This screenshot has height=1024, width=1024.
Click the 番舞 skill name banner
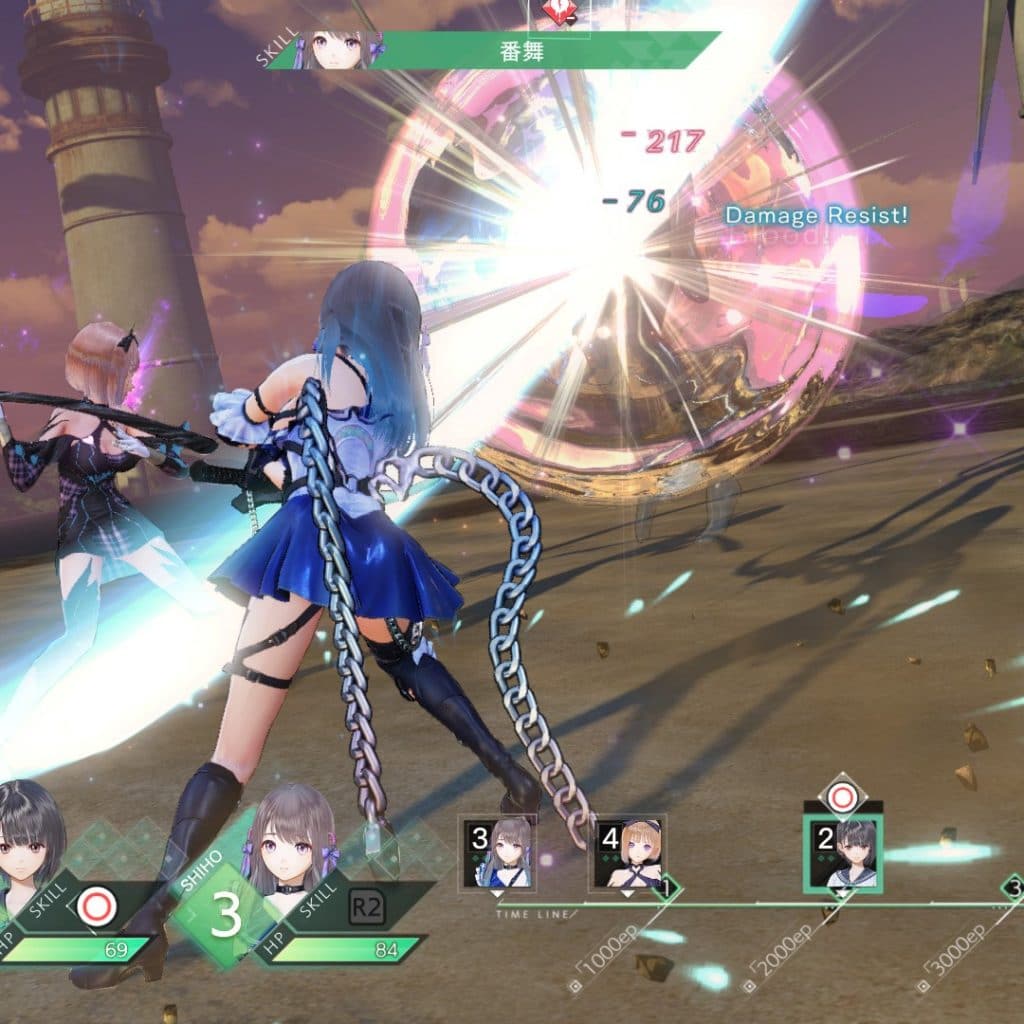tap(520, 51)
